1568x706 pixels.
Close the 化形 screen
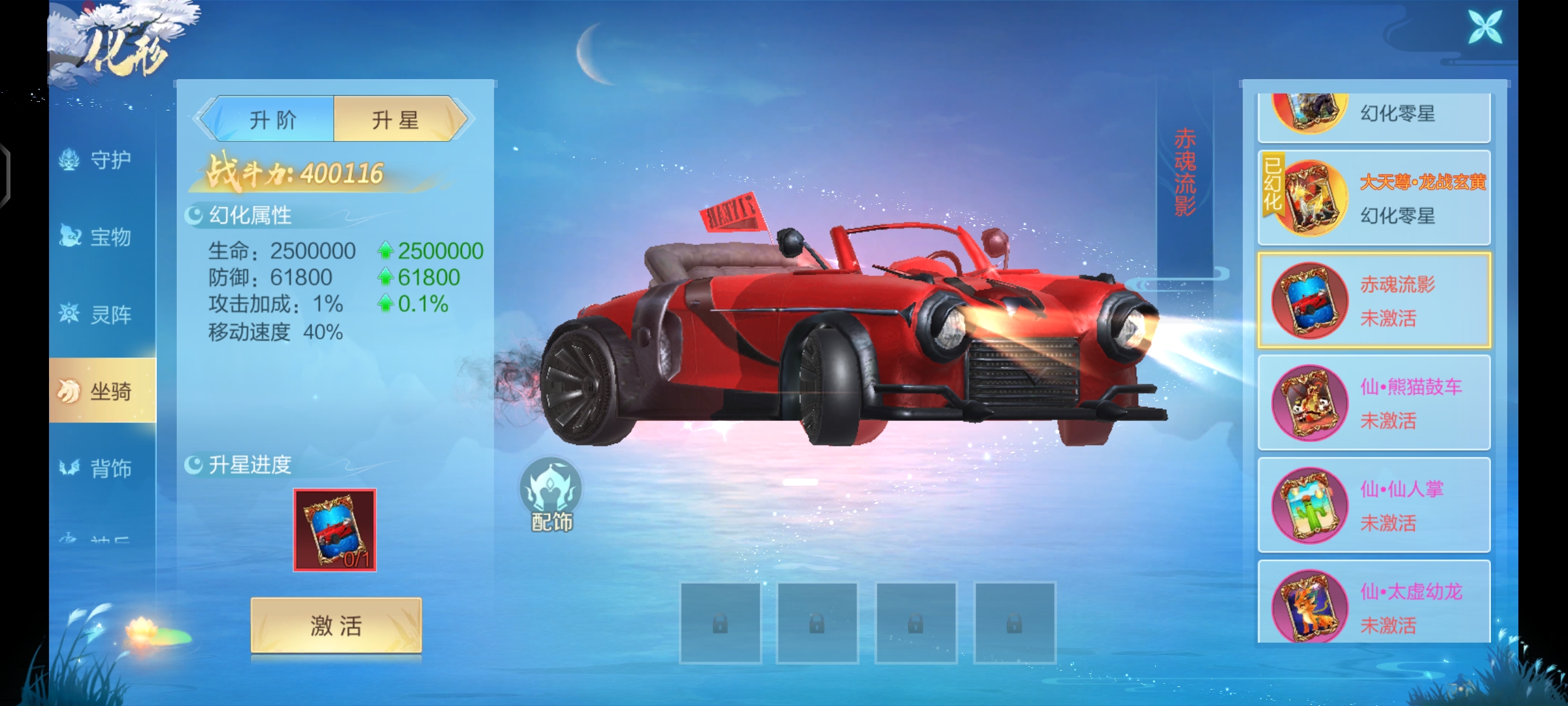pyautogui.click(x=1485, y=27)
